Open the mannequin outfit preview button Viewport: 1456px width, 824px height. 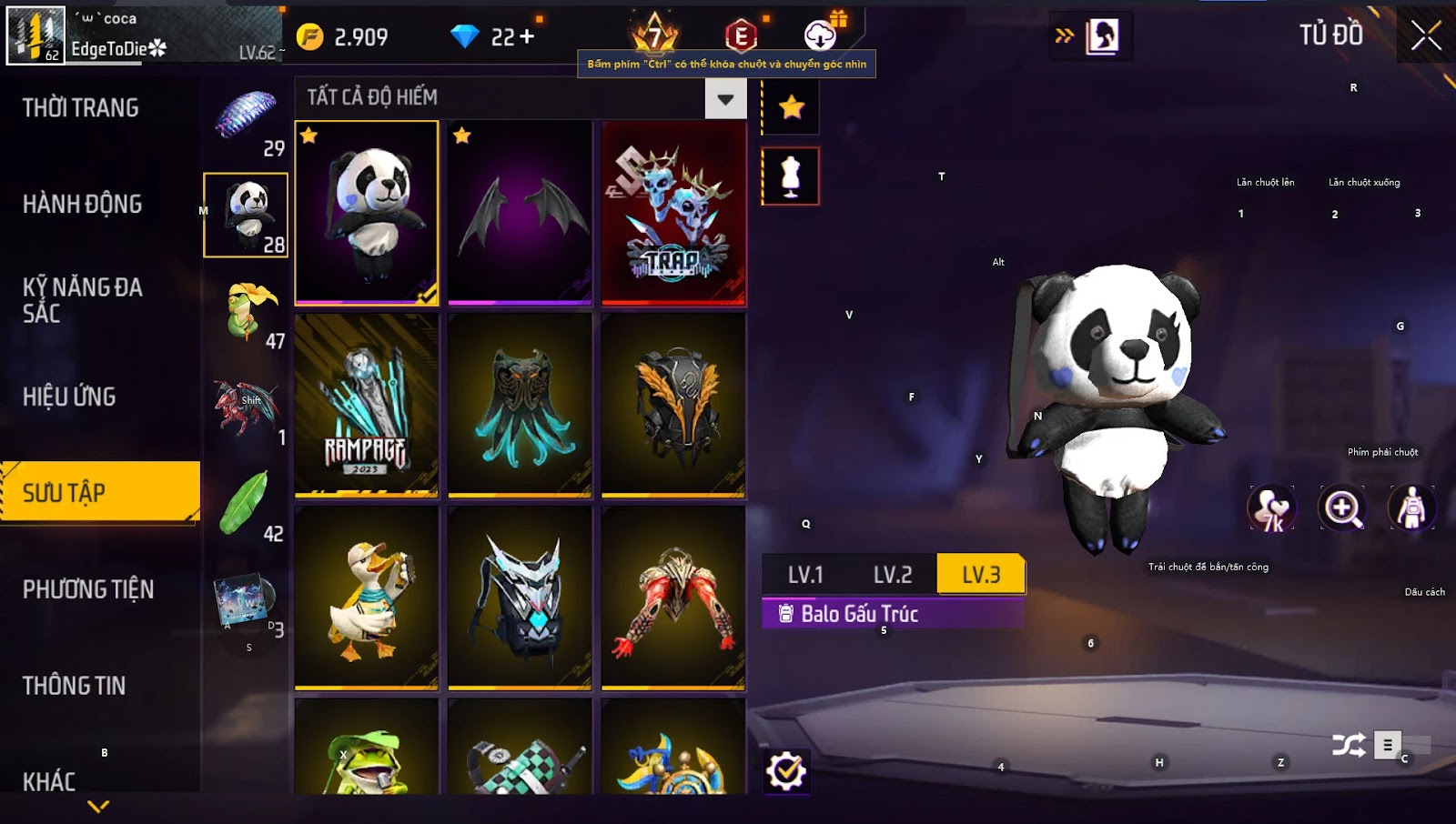pyautogui.click(x=791, y=176)
